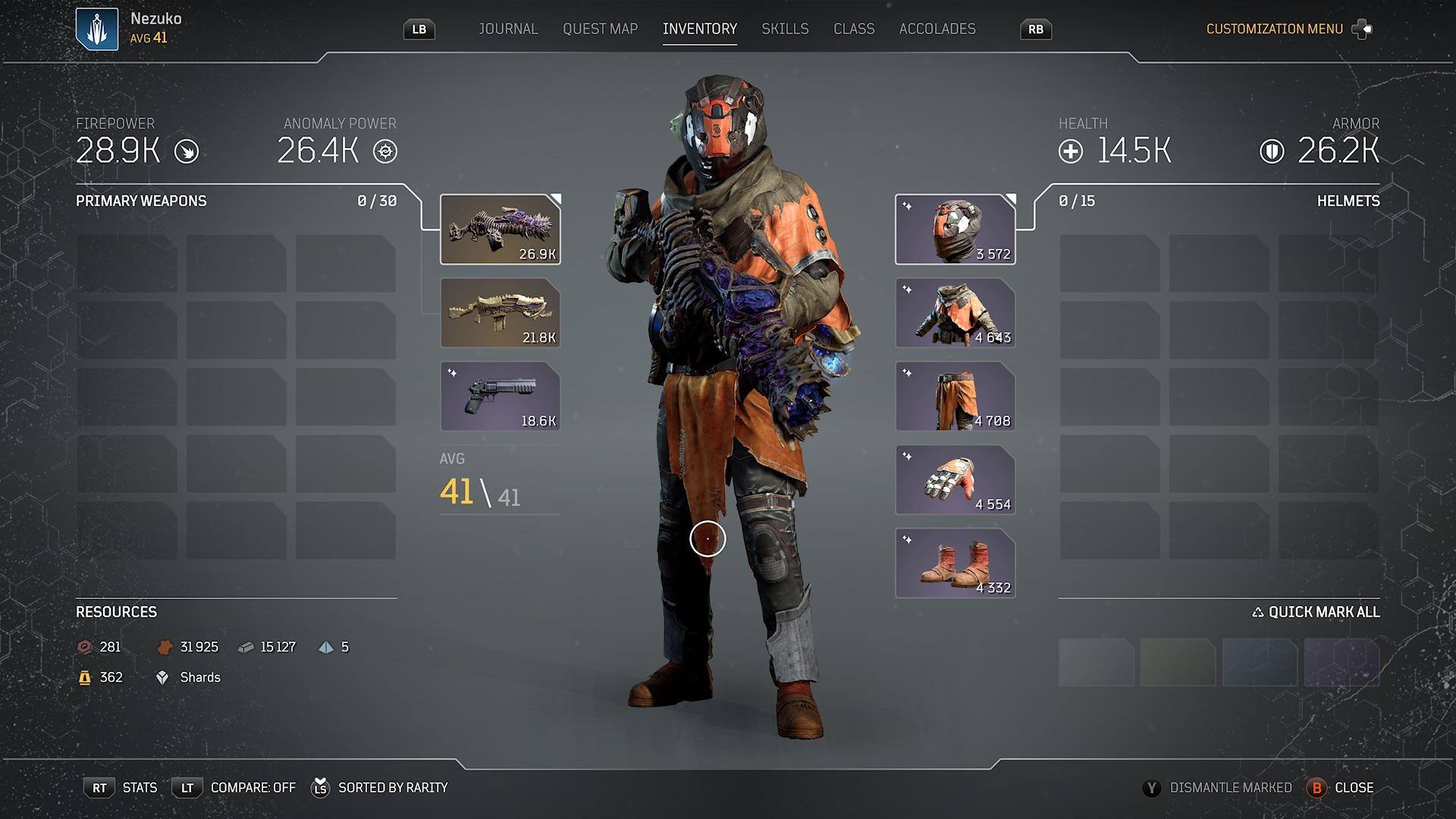Select the equipped boots slot
The width and height of the screenshot is (1456, 819).
[955, 563]
